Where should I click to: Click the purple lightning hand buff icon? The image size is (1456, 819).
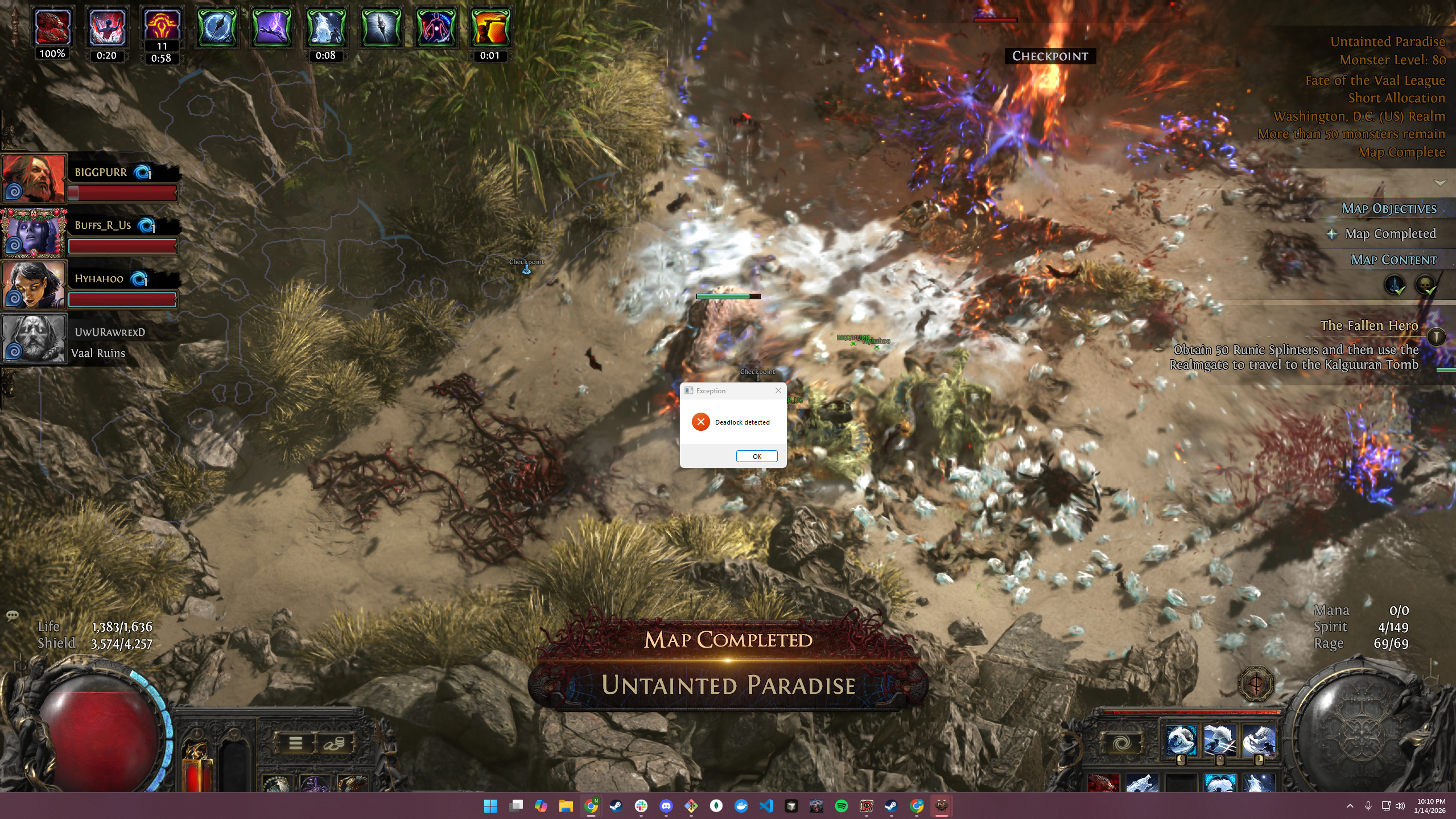[x=271, y=27]
